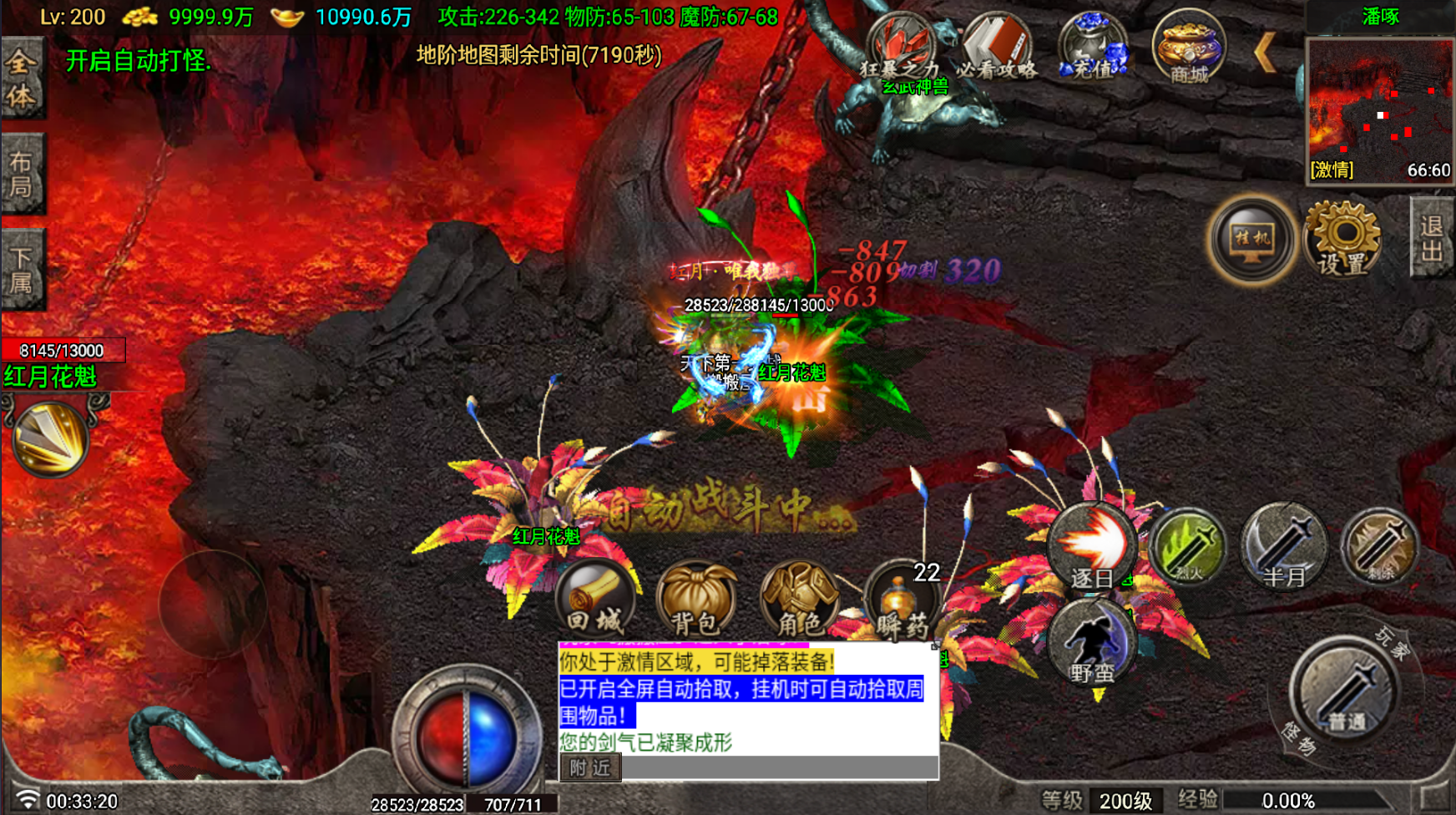
Task: Open the 充值 recharge icon
Action: [1094, 48]
